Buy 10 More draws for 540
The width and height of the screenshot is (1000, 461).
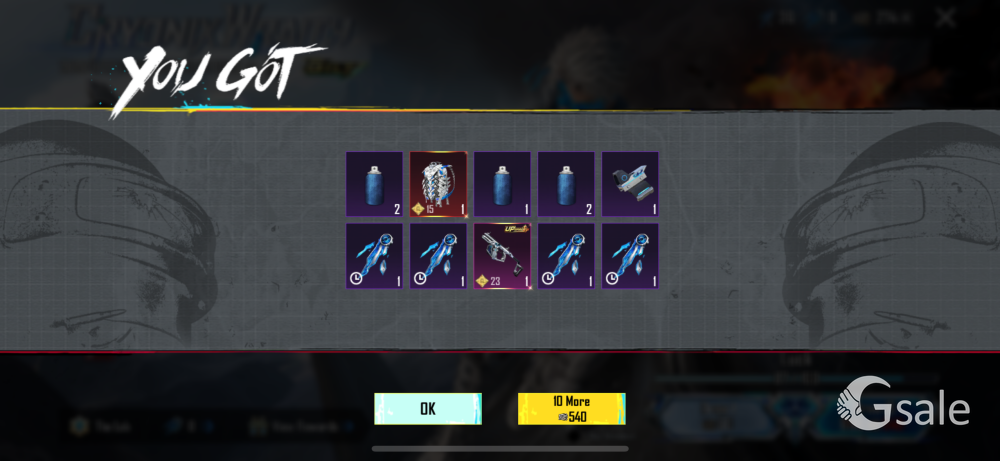[x=571, y=408]
